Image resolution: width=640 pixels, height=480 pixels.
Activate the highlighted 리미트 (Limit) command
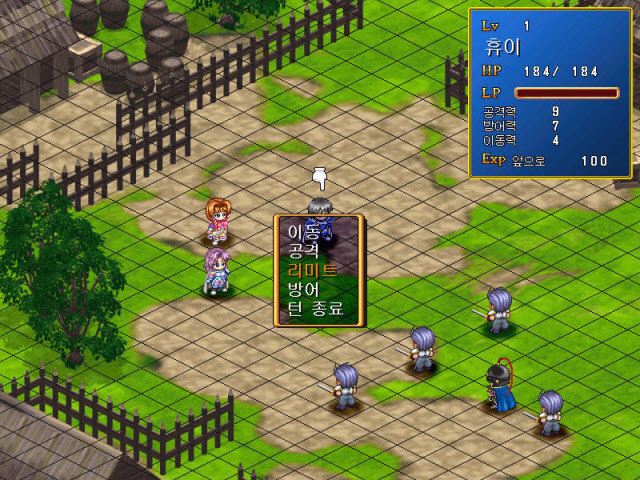(312, 270)
